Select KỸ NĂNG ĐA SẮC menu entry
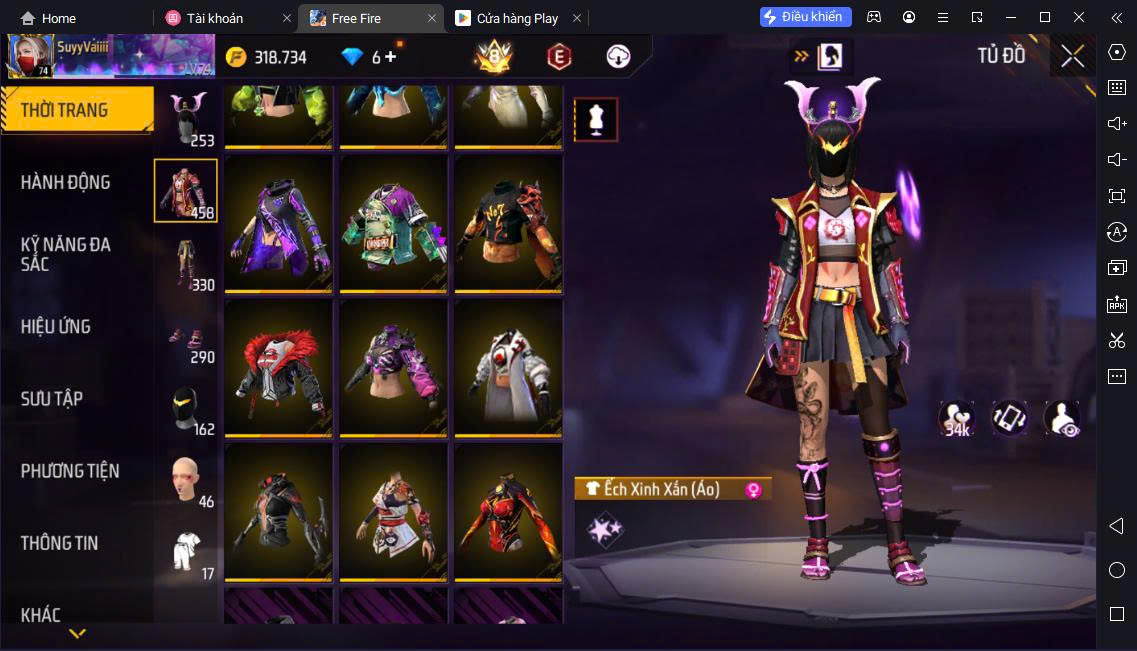Viewport: 1137px width, 651px height. pyautogui.click(x=66, y=254)
